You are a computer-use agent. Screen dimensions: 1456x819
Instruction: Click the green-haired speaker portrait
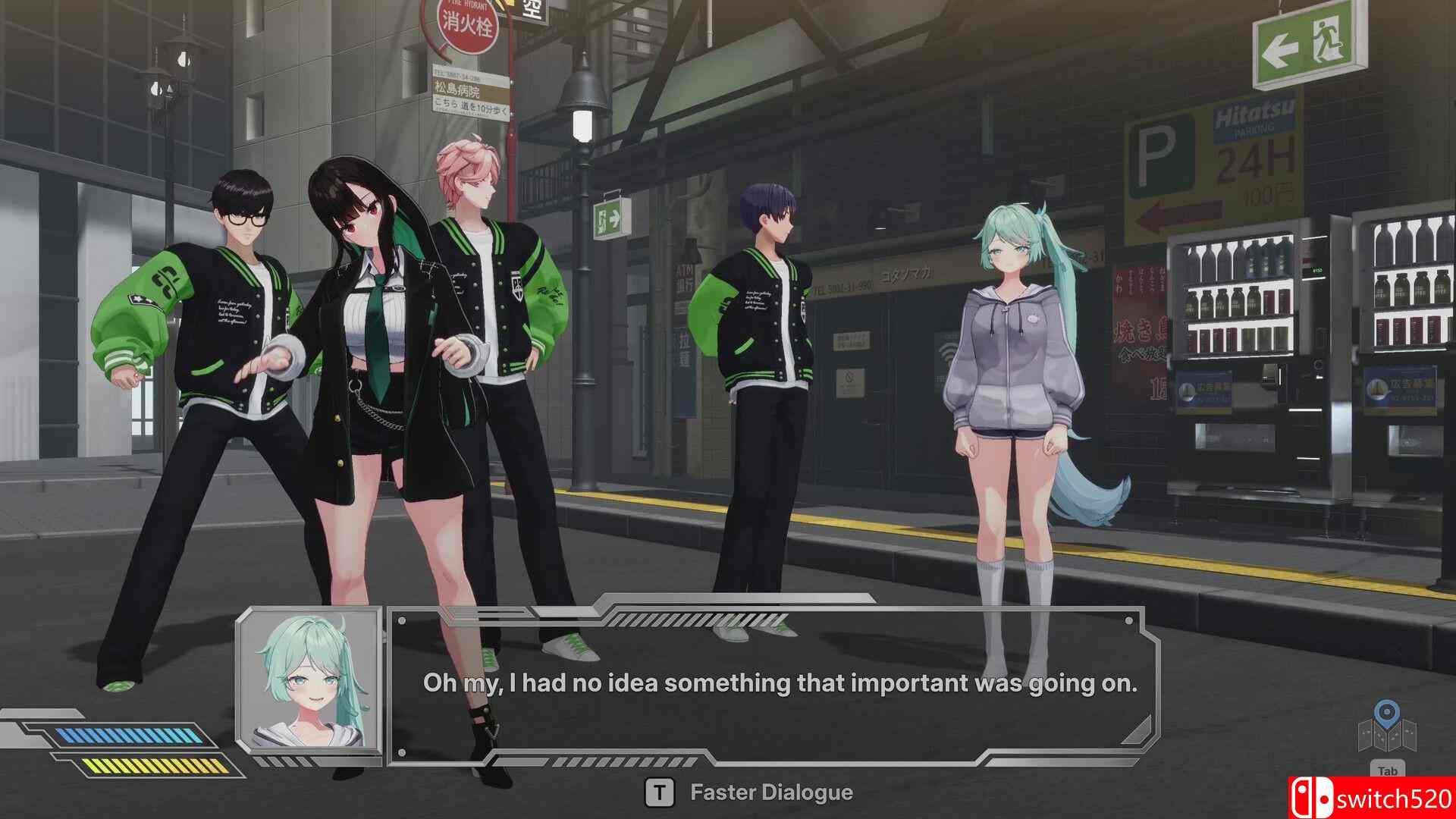point(309,682)
